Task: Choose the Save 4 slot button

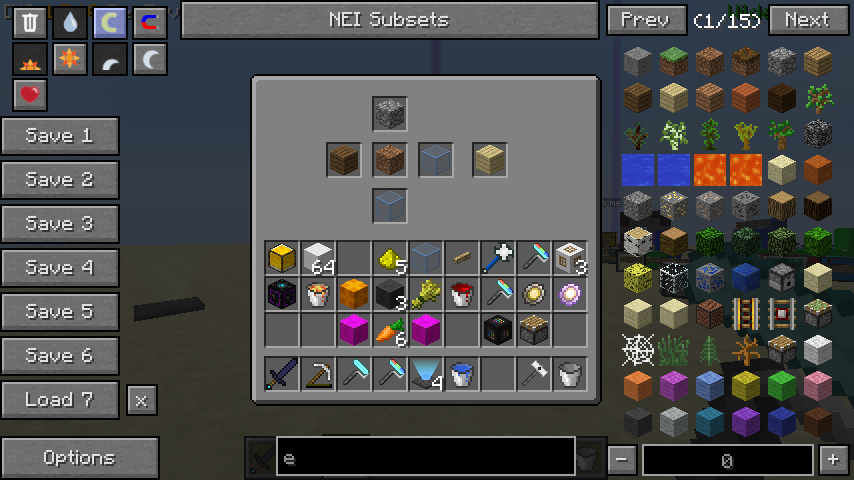Action: (60, 268)
